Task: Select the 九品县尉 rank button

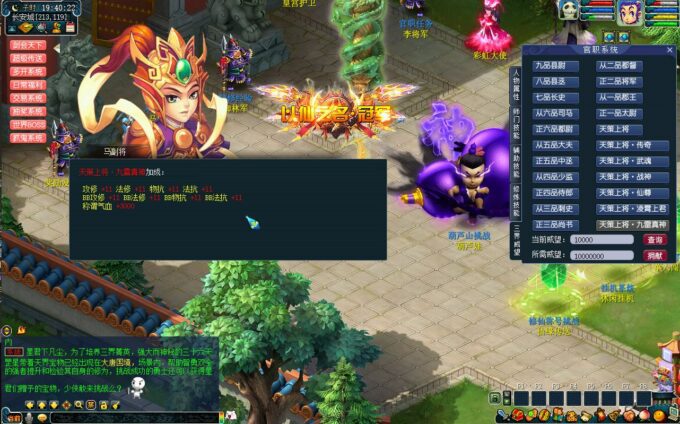Action: [556, 66]
